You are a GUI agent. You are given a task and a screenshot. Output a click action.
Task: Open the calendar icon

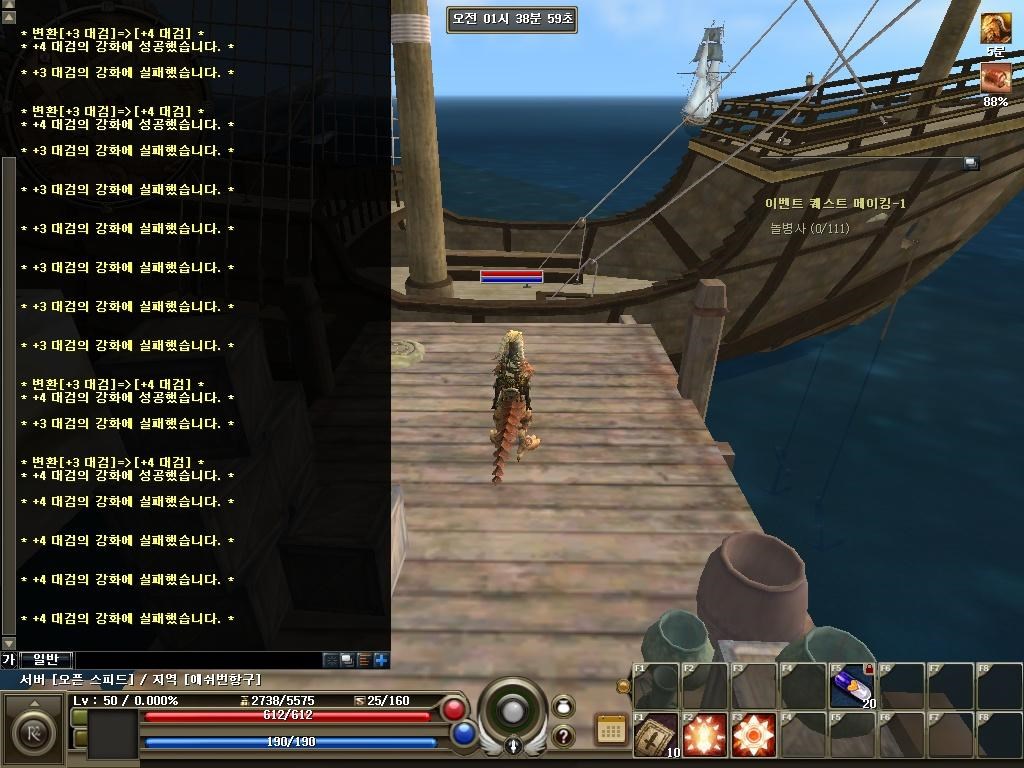[610, 729]
